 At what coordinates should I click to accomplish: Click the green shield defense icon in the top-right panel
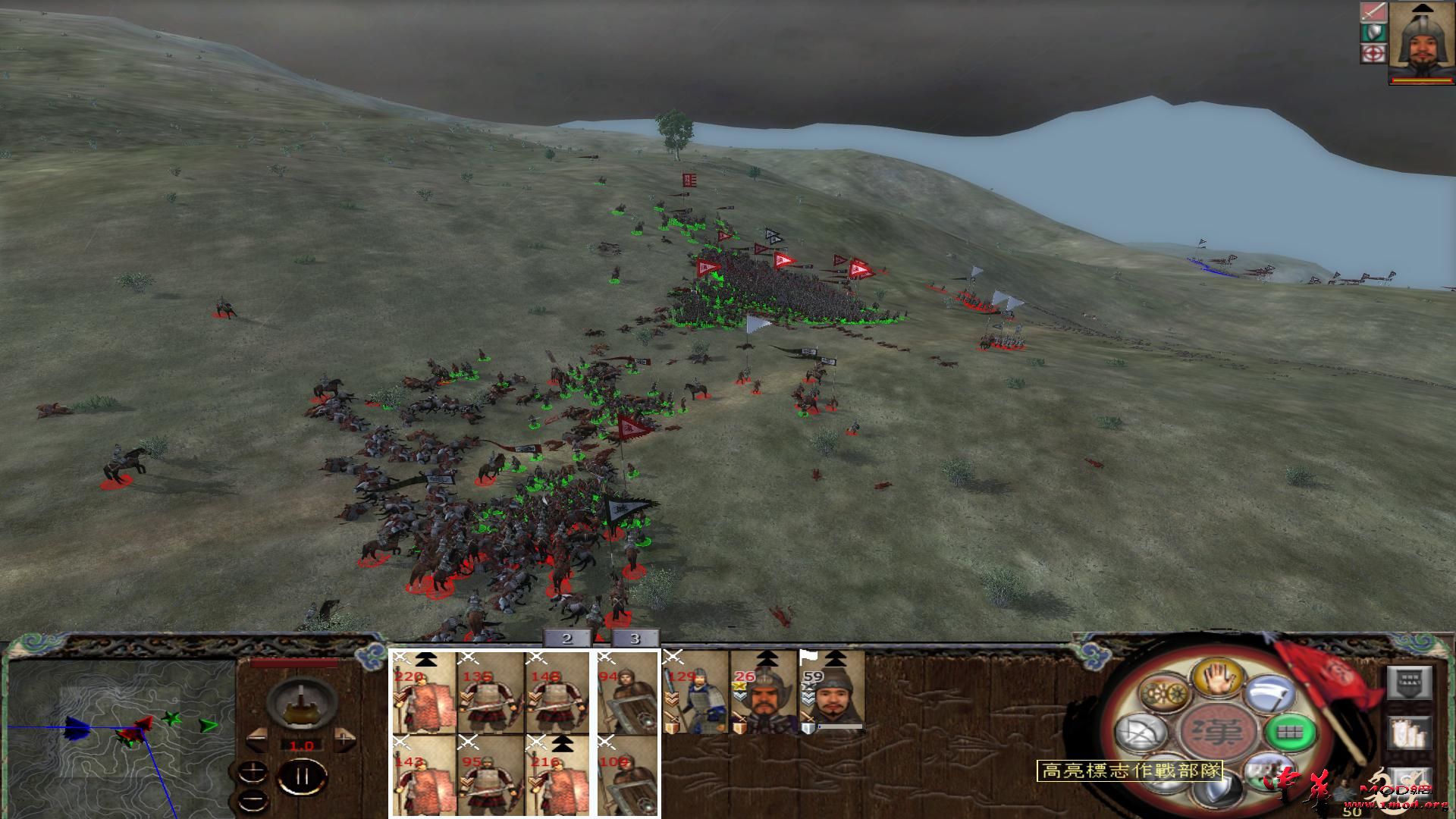click(x=1373, y=32)
